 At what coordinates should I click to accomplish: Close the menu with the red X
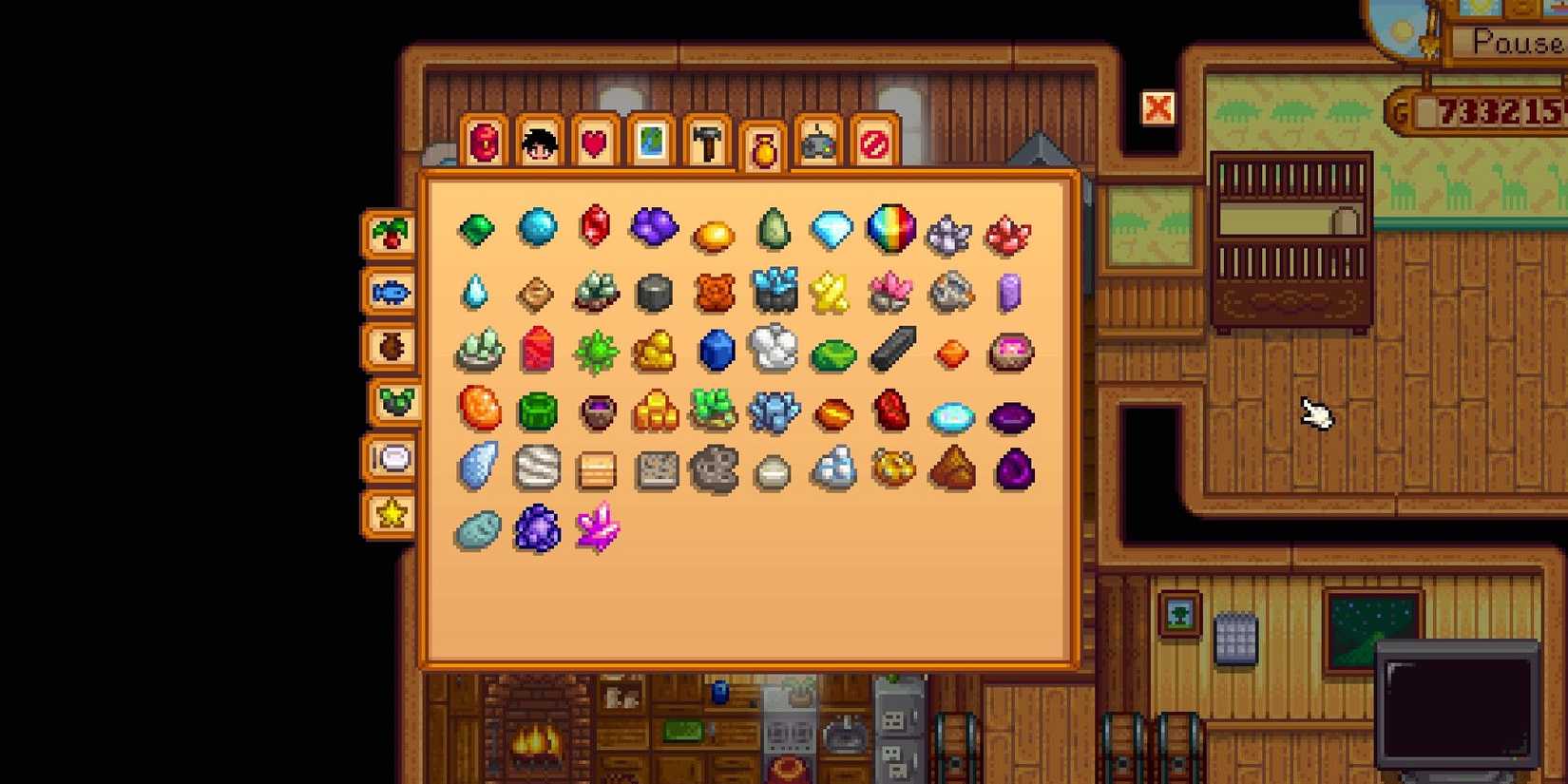point(1158,108)
